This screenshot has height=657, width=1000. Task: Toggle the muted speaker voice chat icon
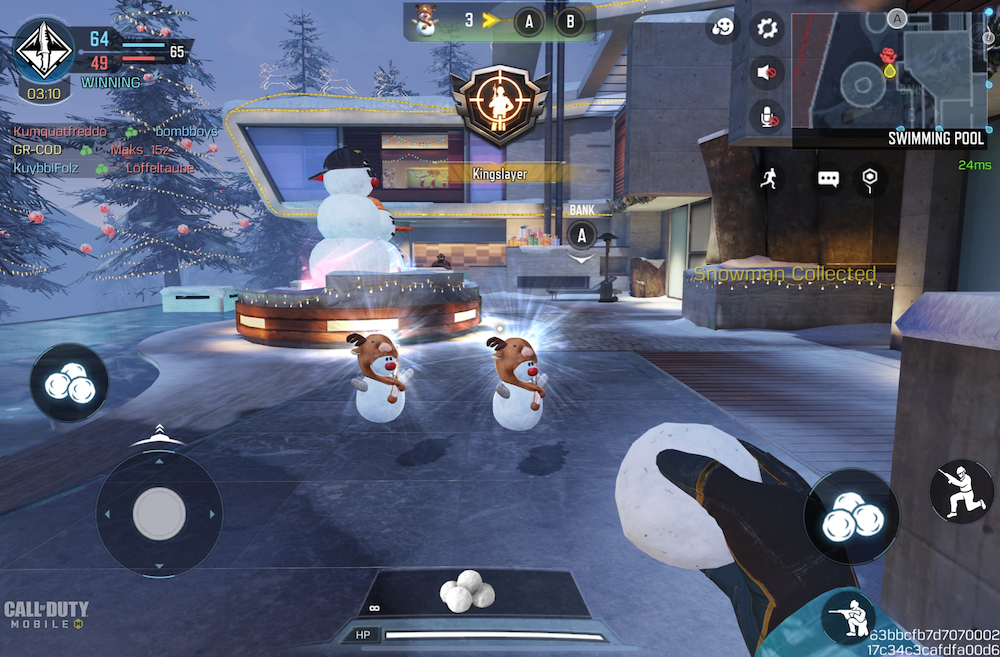click(767, 72)
